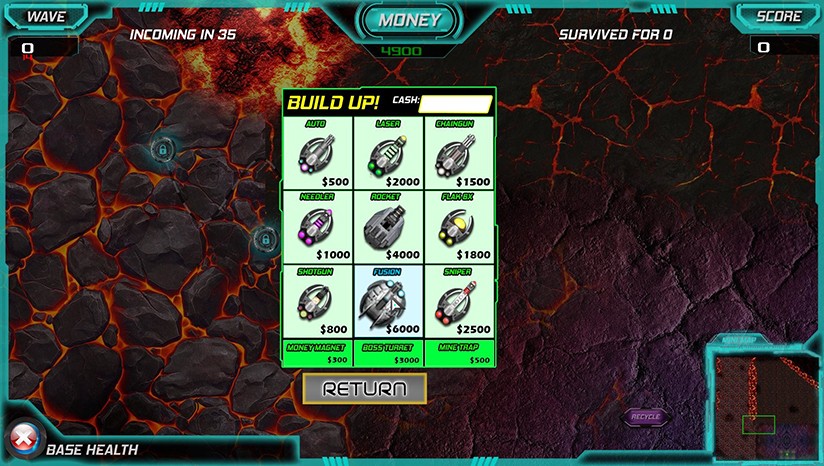Select the Sniper turret
Viewport: 824px width, 466px height.
(x=459, y=300)
